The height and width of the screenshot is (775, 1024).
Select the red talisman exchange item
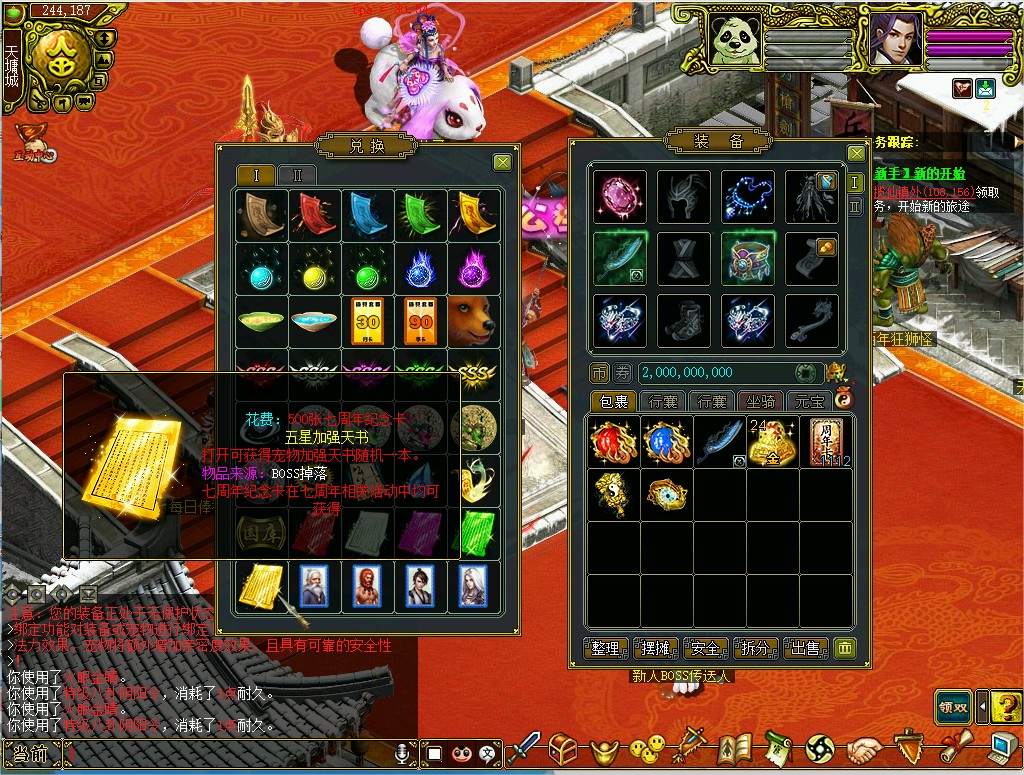(x=313, y=213)
